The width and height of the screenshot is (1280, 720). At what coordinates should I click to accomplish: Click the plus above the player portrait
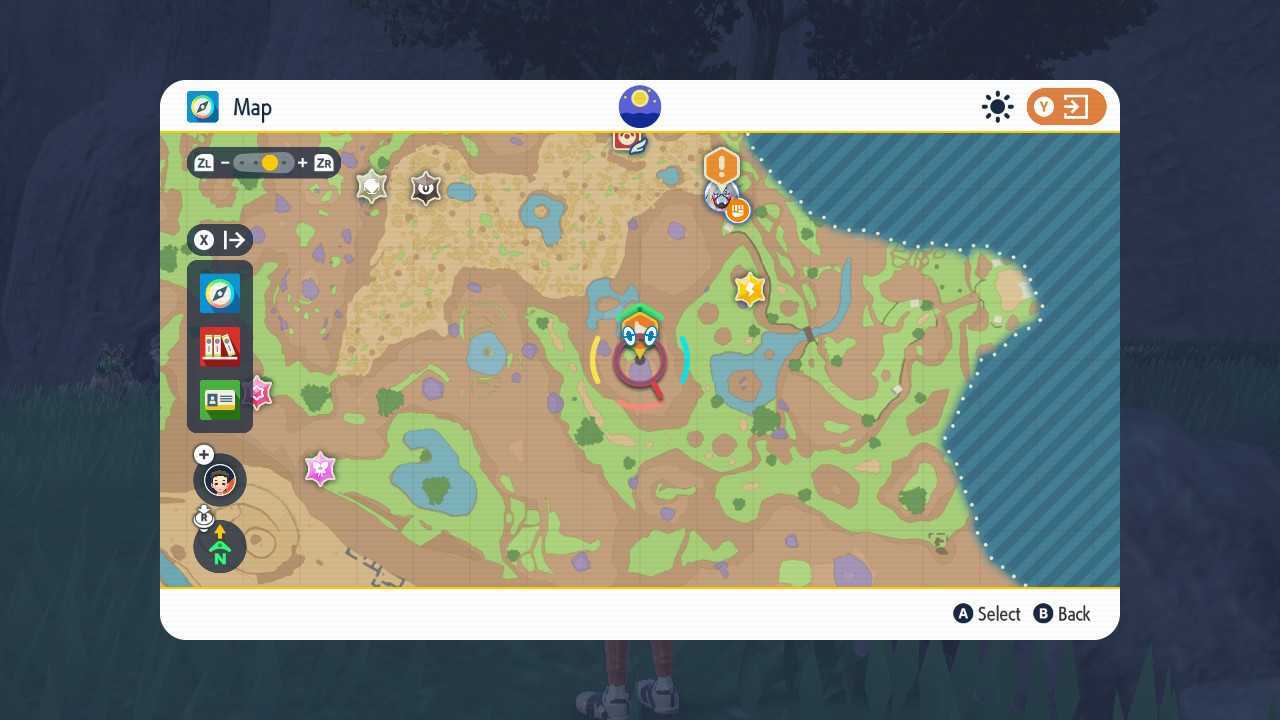(203, 454)
